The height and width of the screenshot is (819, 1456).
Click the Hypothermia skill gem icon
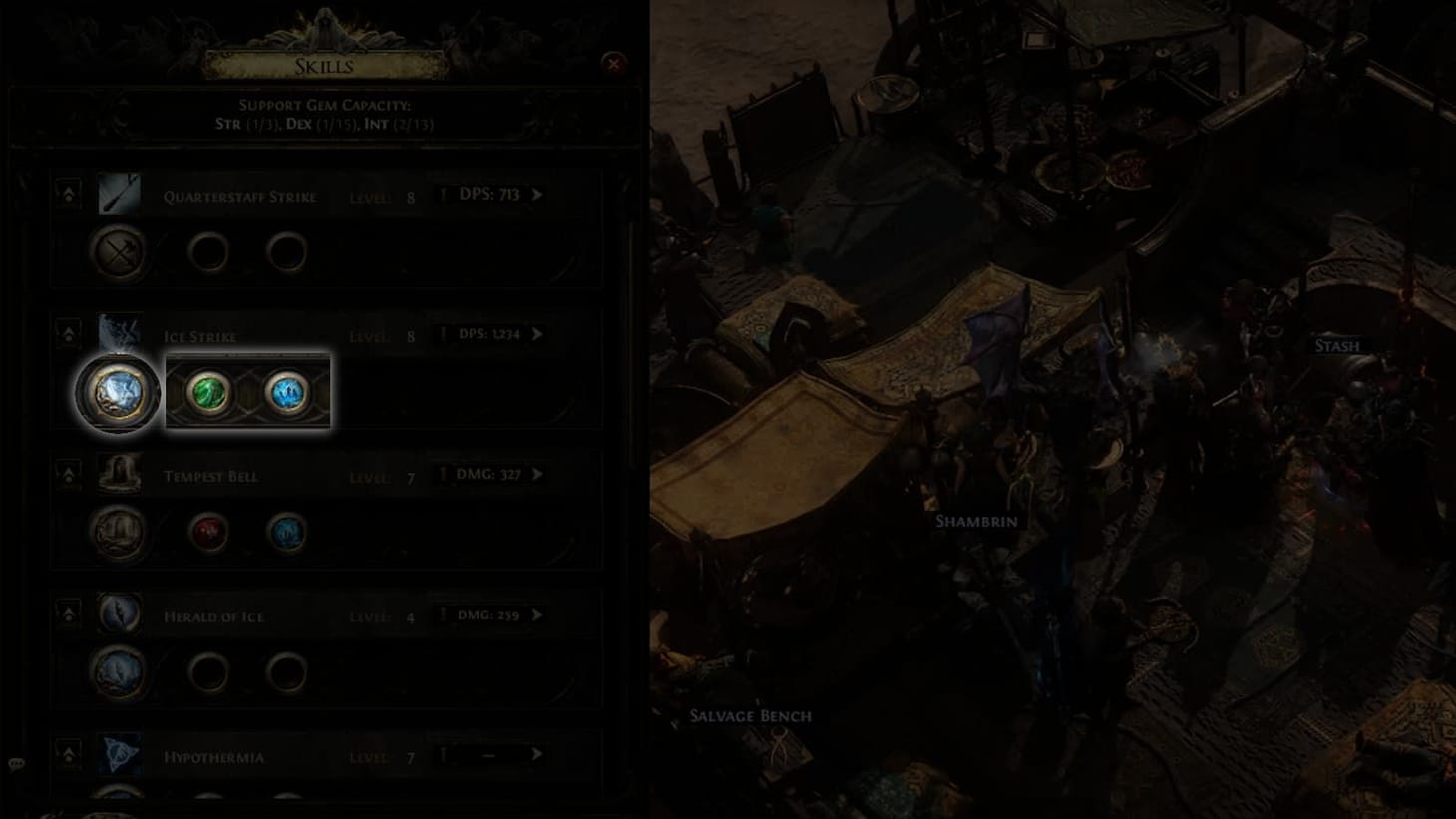click(120, 752)
